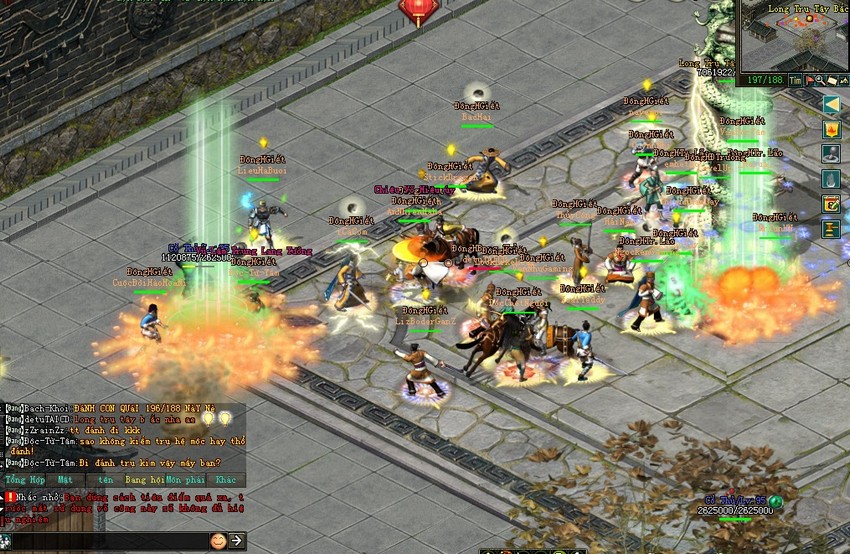
Task: Show the Khác chat tab
Action: (x=225, y=480)
